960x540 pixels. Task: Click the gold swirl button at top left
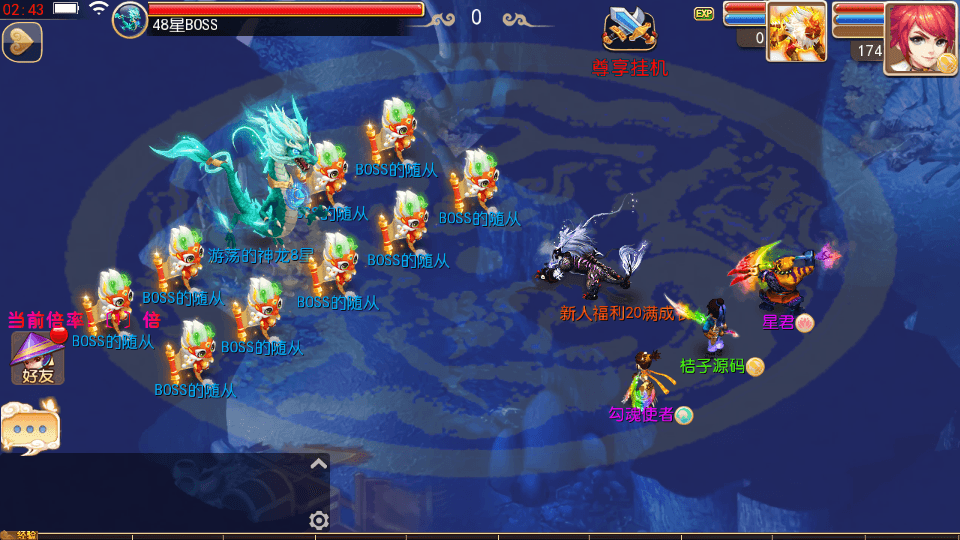click(x=21, y=42)
